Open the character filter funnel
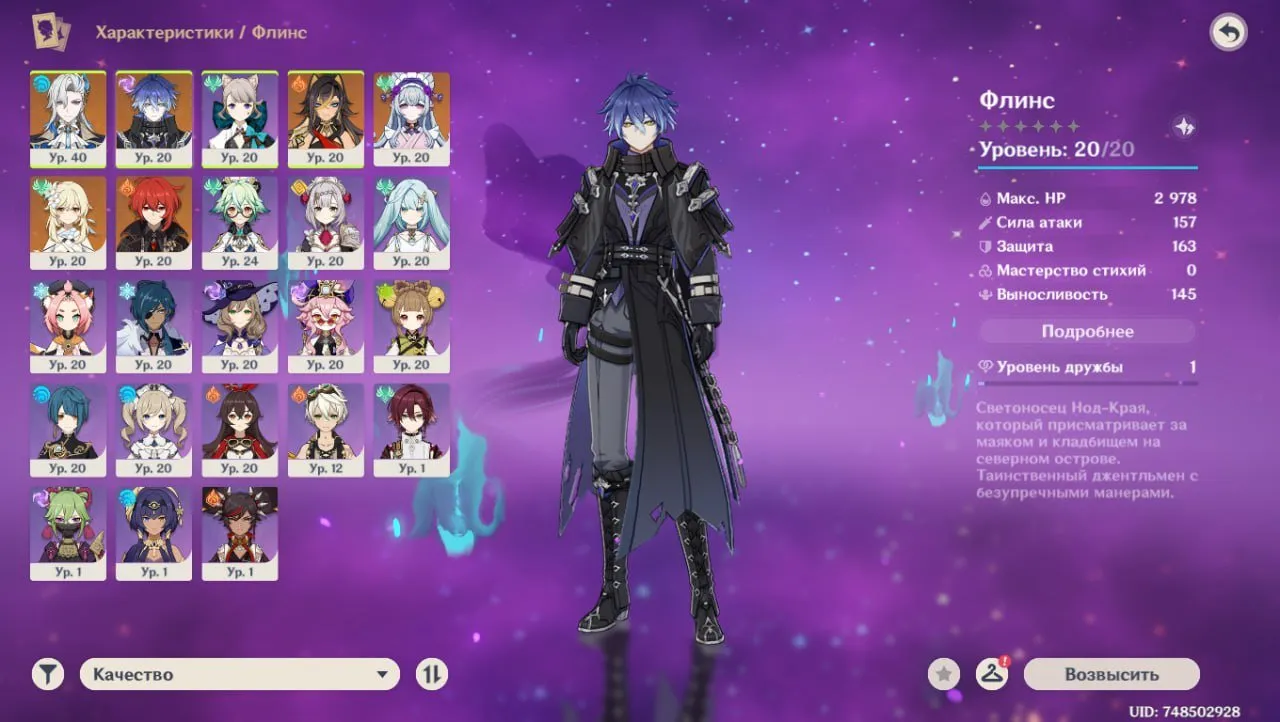Viewport: 1280px width, 722px height. coord(47,674)
